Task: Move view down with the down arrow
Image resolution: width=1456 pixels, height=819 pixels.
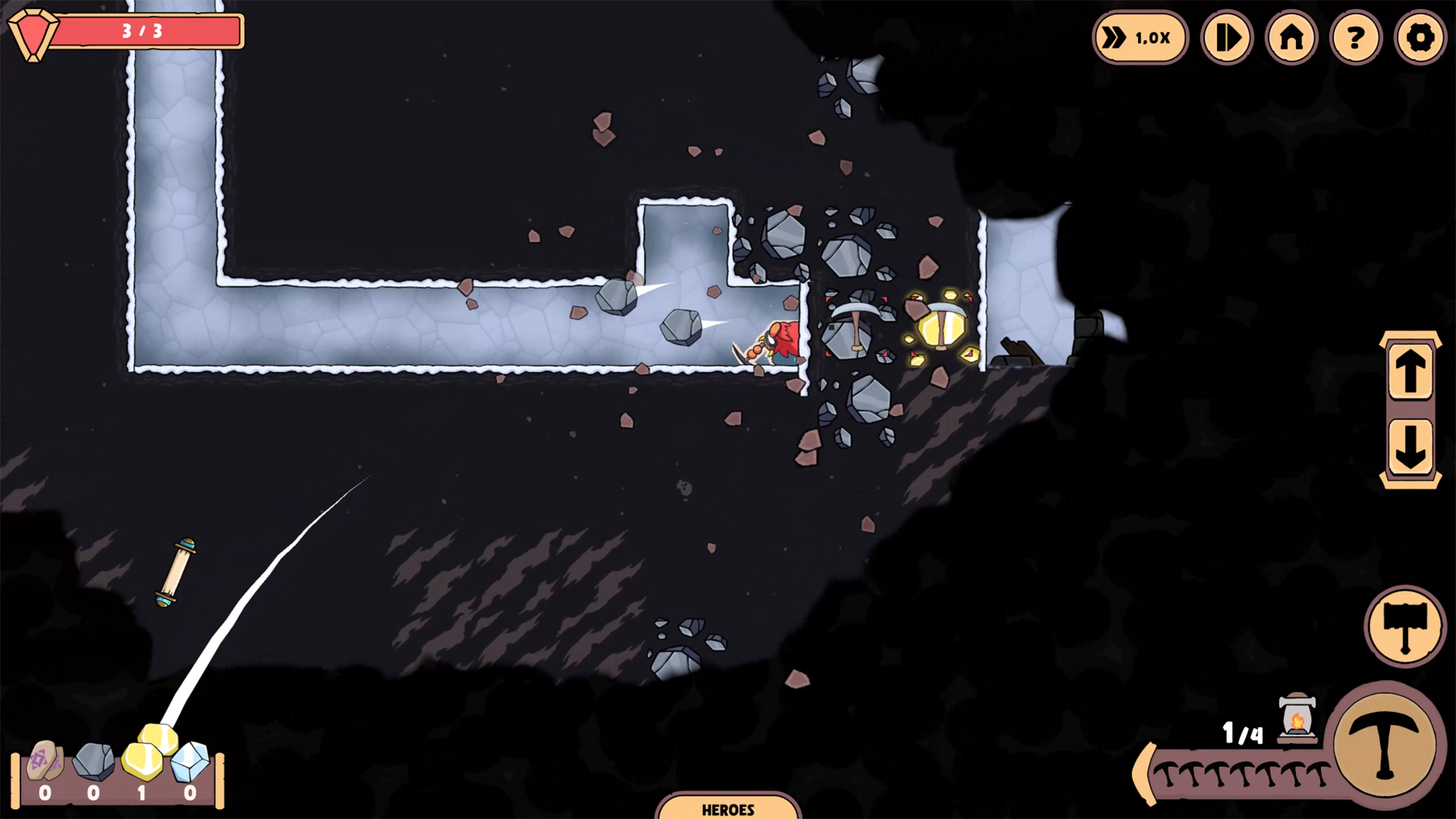Action: tap(1410, 447)
